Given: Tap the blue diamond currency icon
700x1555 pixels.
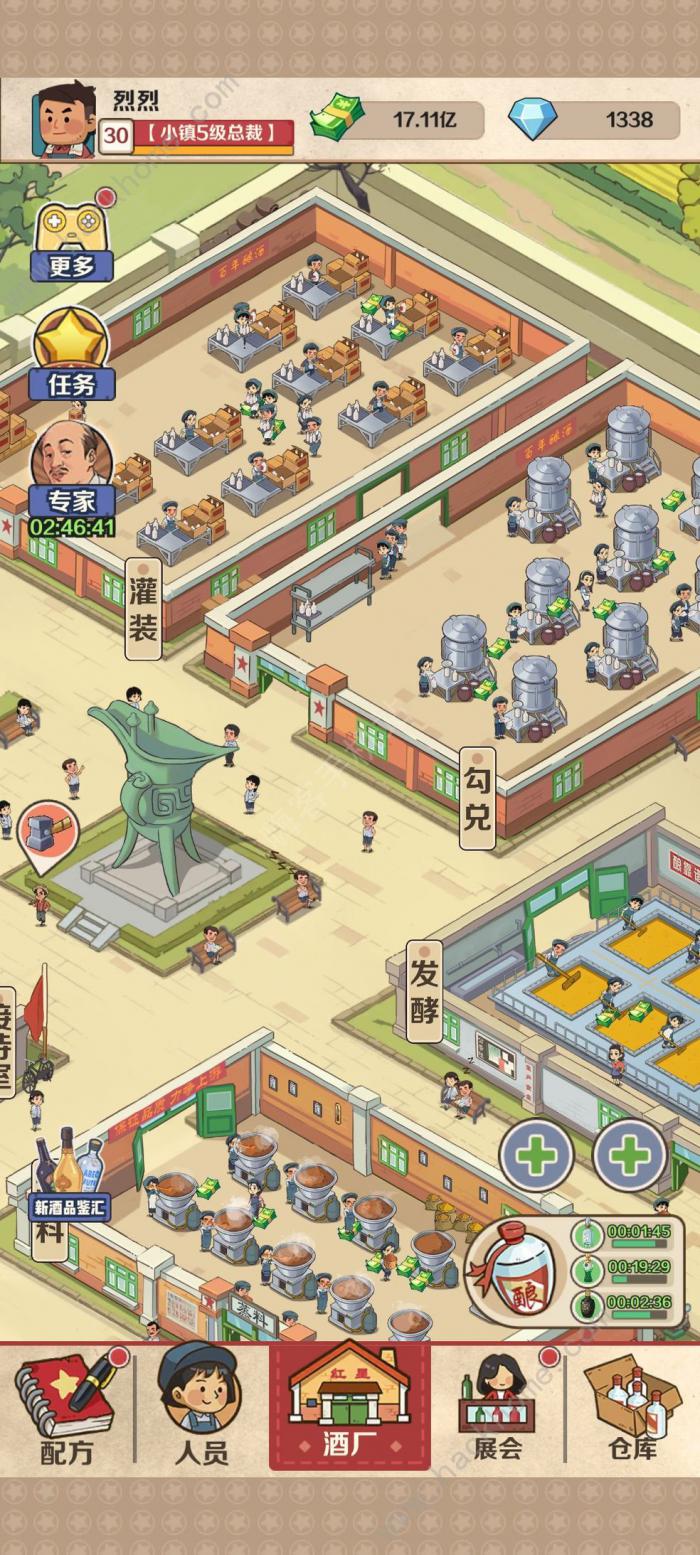Looking at the screenshot, I should coord(532,119).
